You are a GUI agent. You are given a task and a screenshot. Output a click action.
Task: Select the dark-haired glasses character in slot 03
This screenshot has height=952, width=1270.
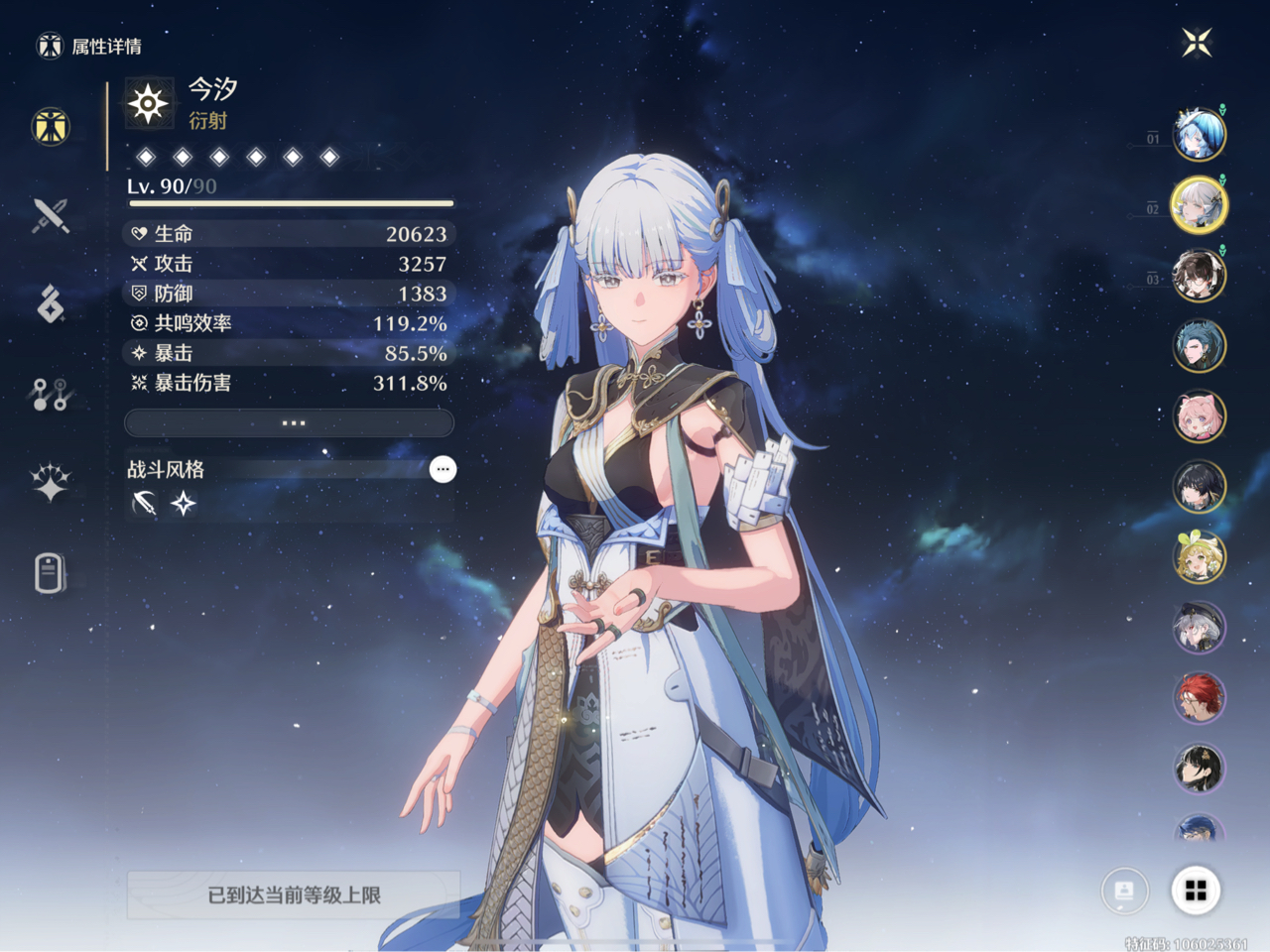tap(1199, 276)
